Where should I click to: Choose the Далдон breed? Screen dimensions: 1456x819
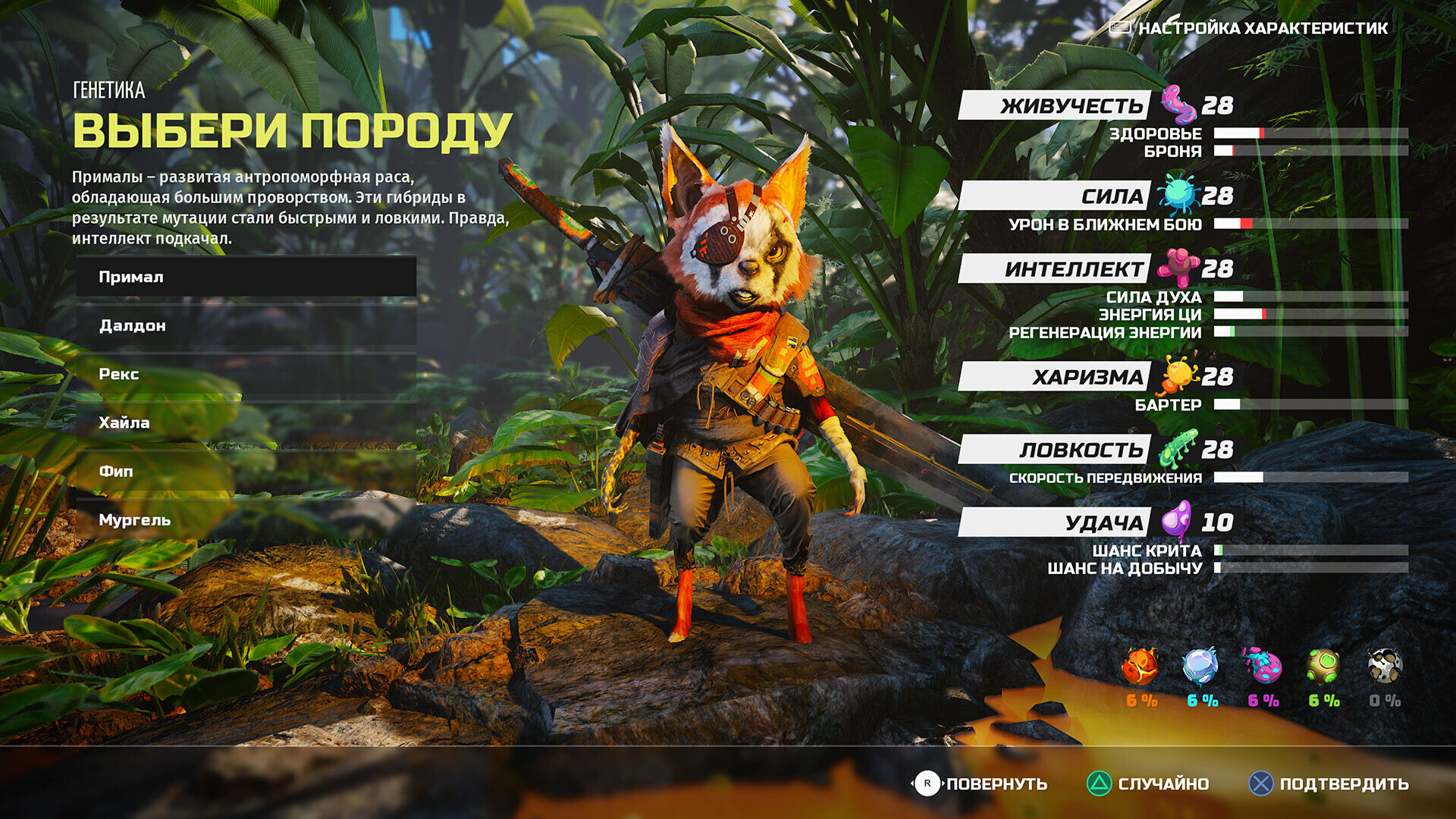246,325
